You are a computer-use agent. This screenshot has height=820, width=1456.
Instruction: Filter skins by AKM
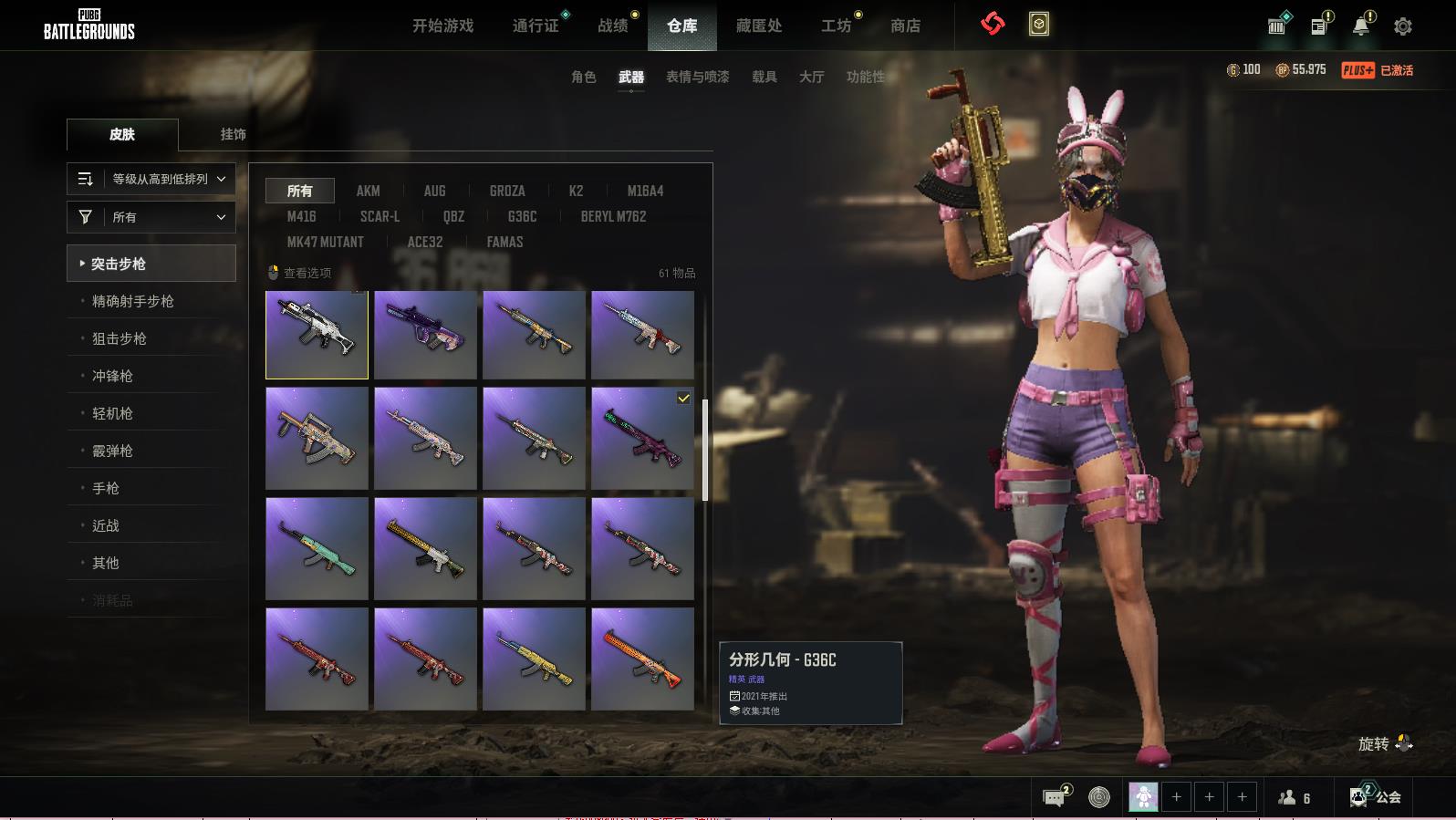coord(368,191)
